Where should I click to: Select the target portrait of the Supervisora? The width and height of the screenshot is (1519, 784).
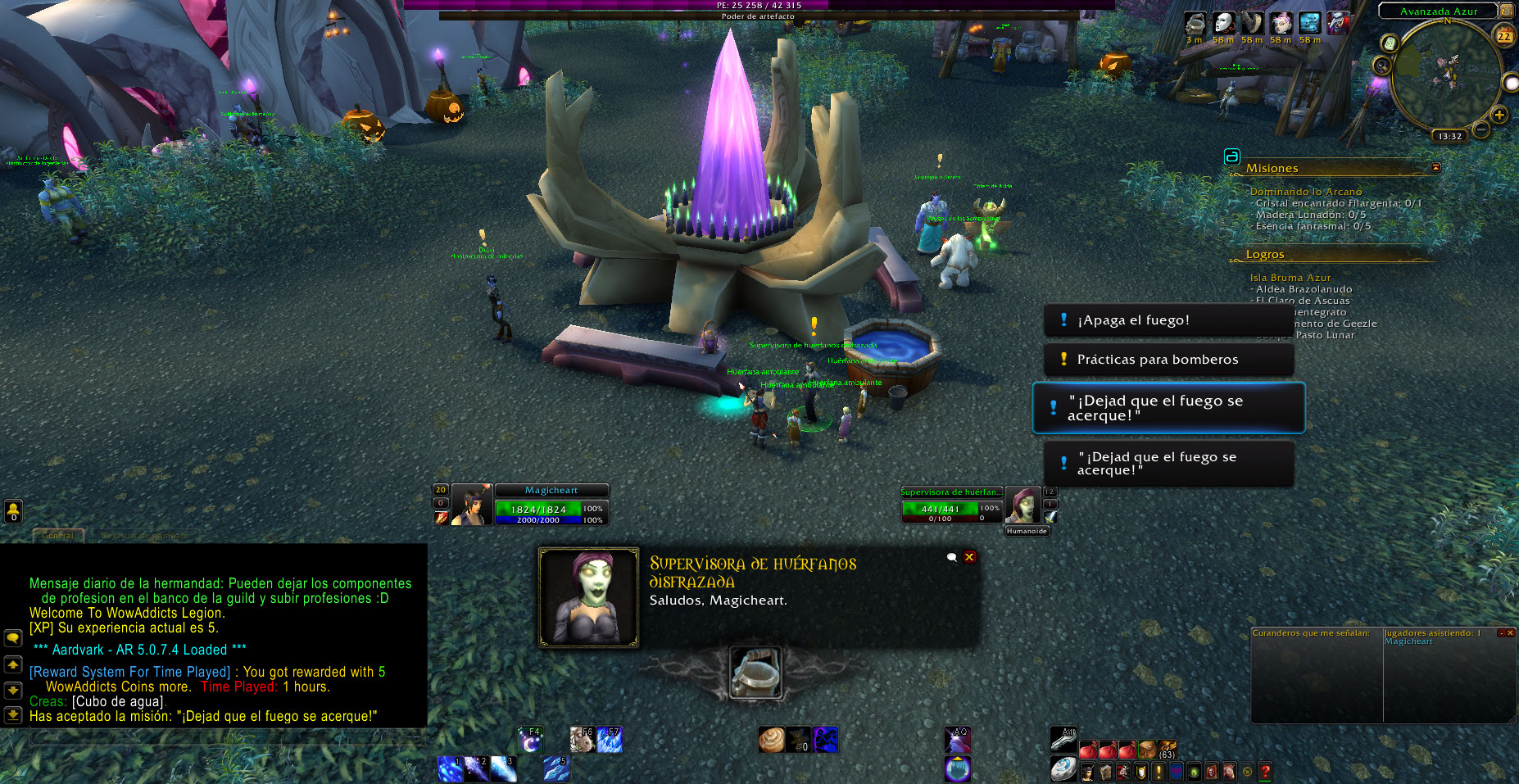pos(1022,505)
